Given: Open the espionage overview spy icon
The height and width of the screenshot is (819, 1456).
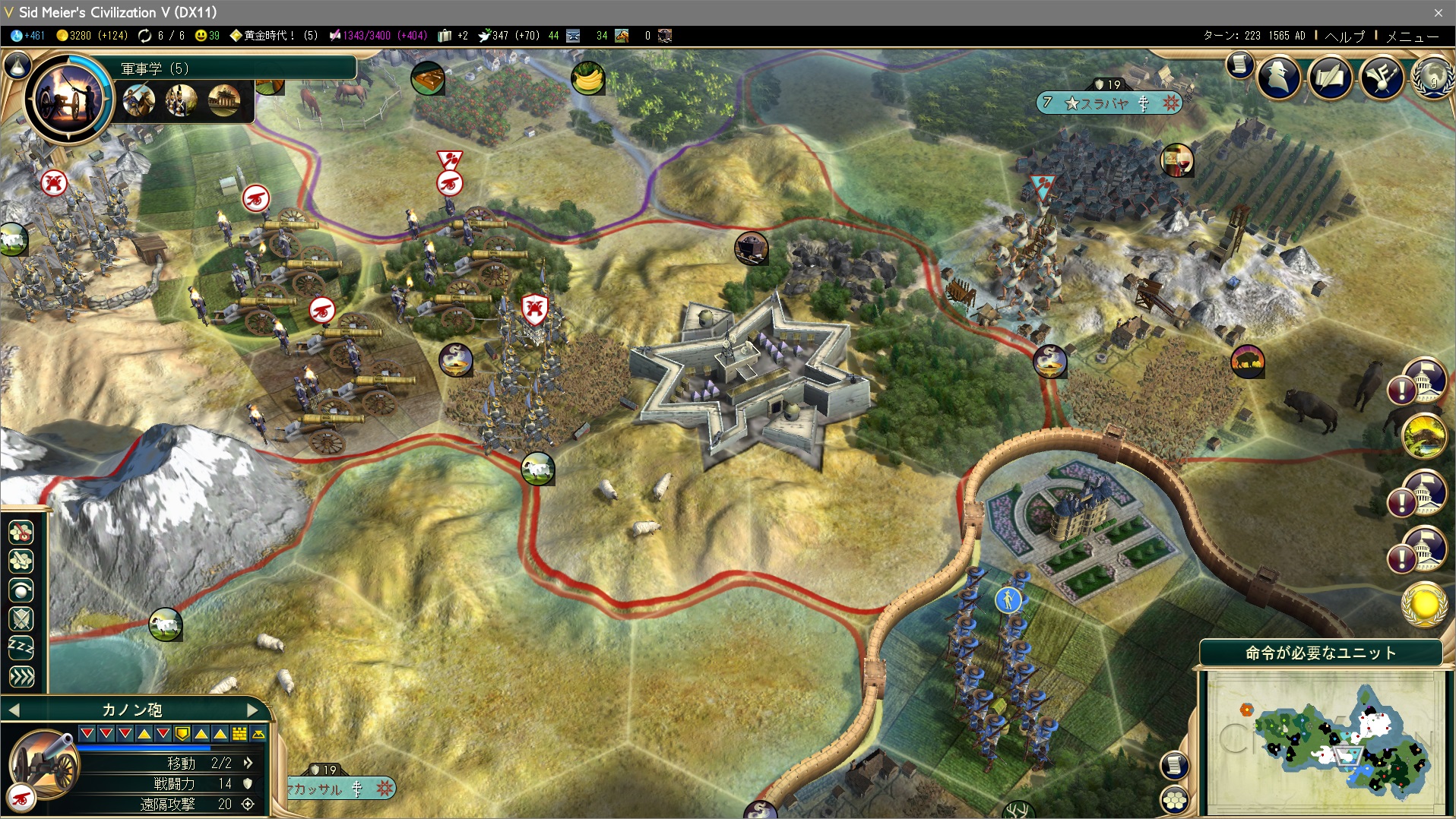Looking at the screenshot, I should [x=1279, y=77].
